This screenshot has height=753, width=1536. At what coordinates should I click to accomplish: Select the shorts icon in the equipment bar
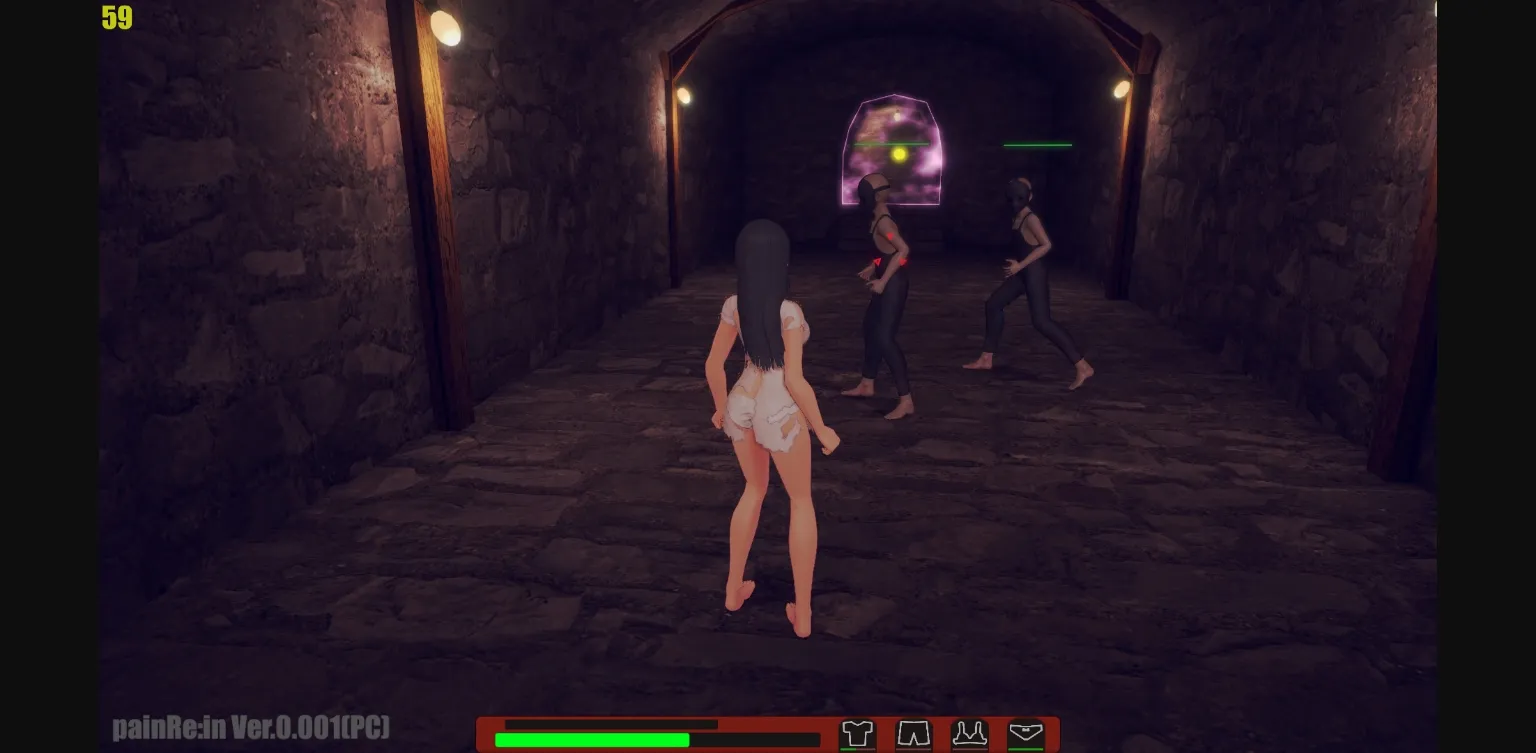tap(915, 733)
